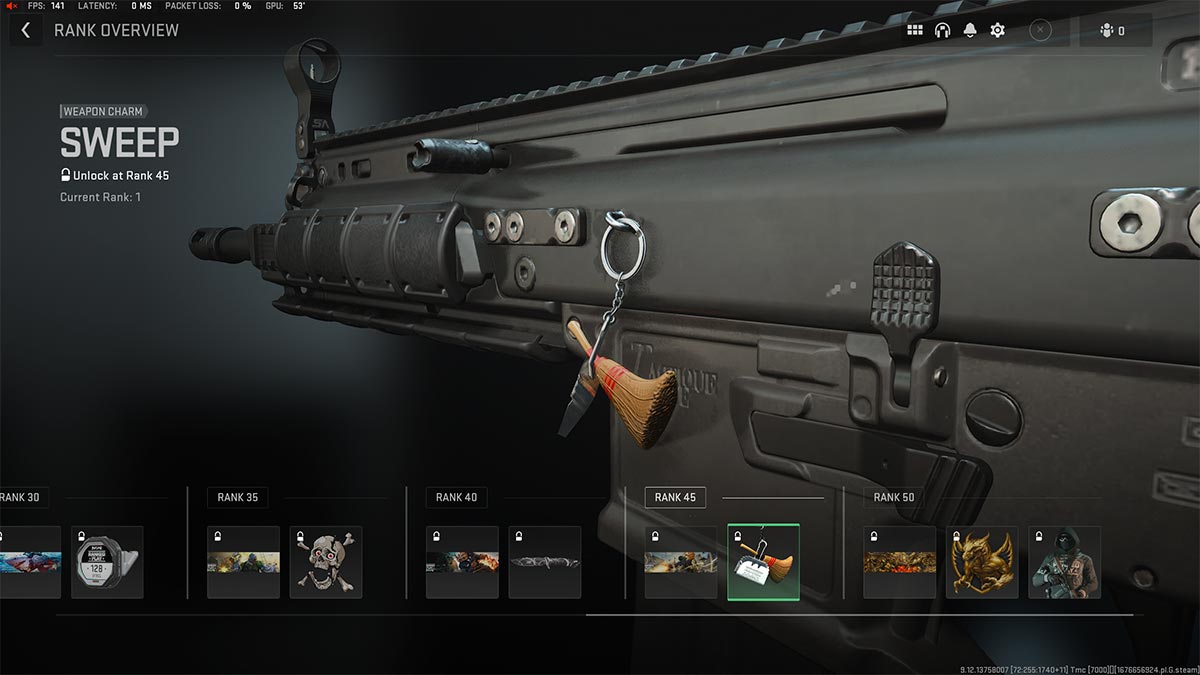The width and height of the screenshot is (1200, 675).
Task: Go back using the arrow button
Action: [26, 30]
